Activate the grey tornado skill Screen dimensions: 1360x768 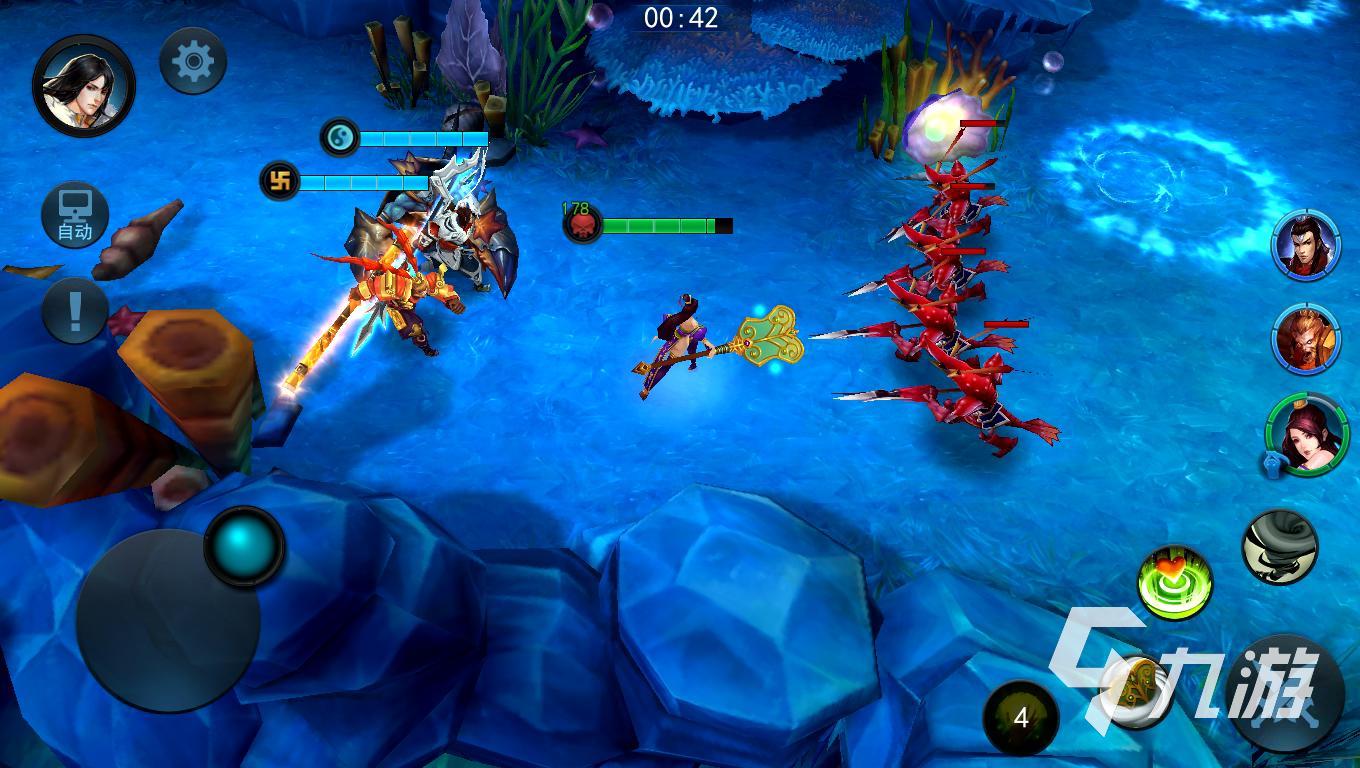coord(1279,546)
